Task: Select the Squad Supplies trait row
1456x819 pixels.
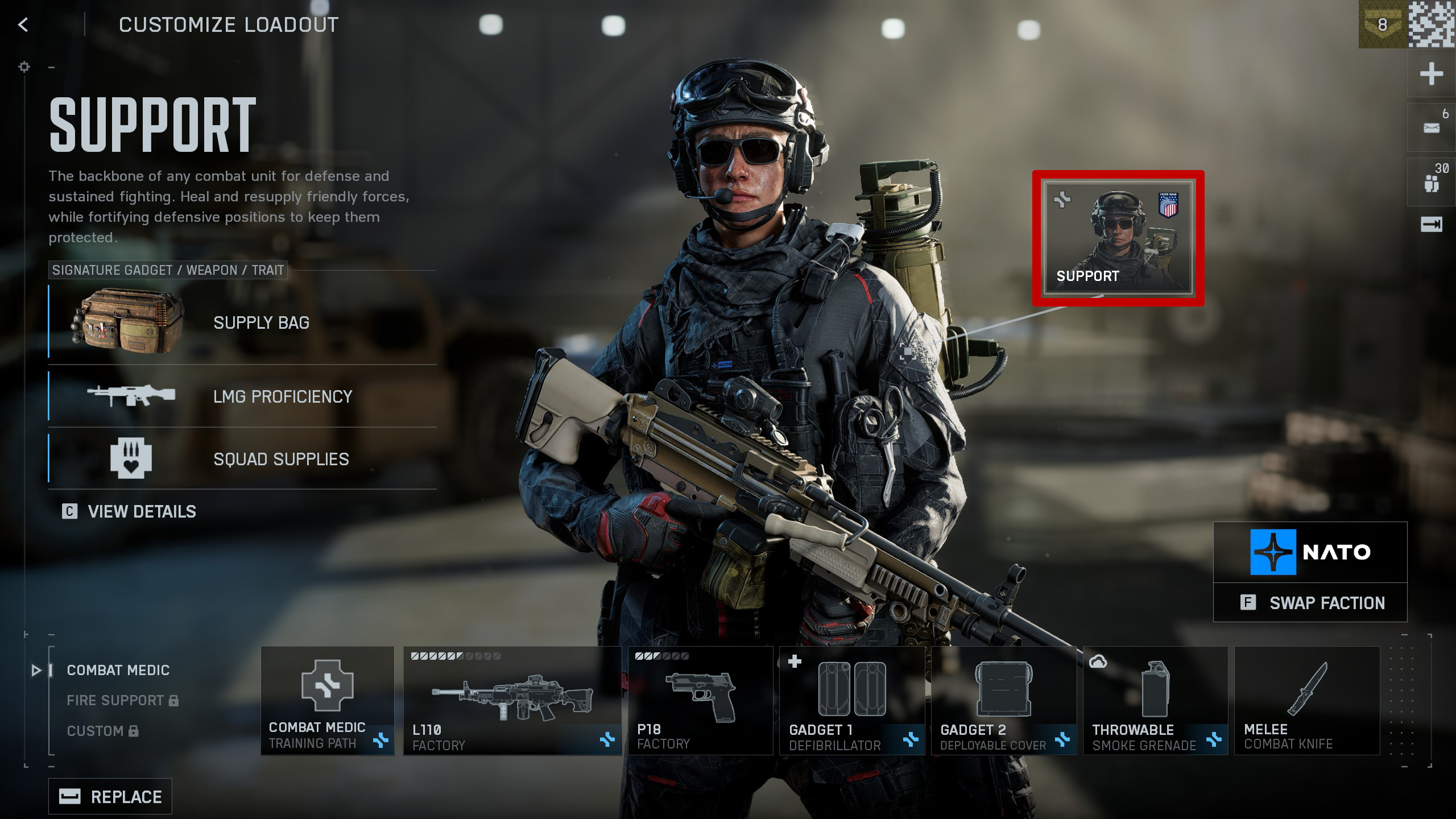Action: pos(242,458)
